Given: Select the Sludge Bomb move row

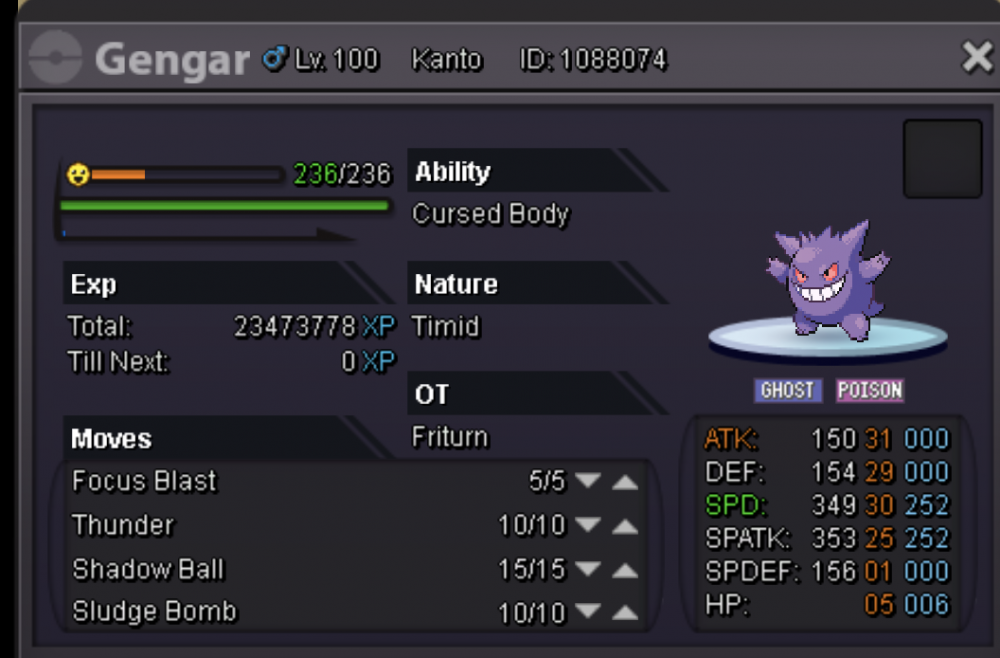Looking at the screenshot, I should point(154,612).
